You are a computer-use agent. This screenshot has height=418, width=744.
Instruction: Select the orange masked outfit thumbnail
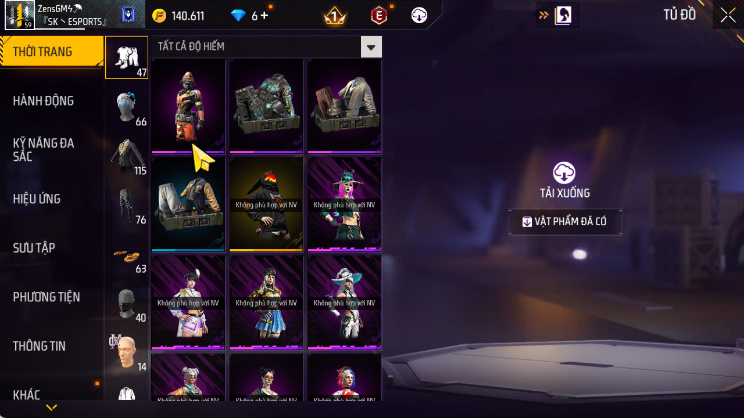coord(188,106)
